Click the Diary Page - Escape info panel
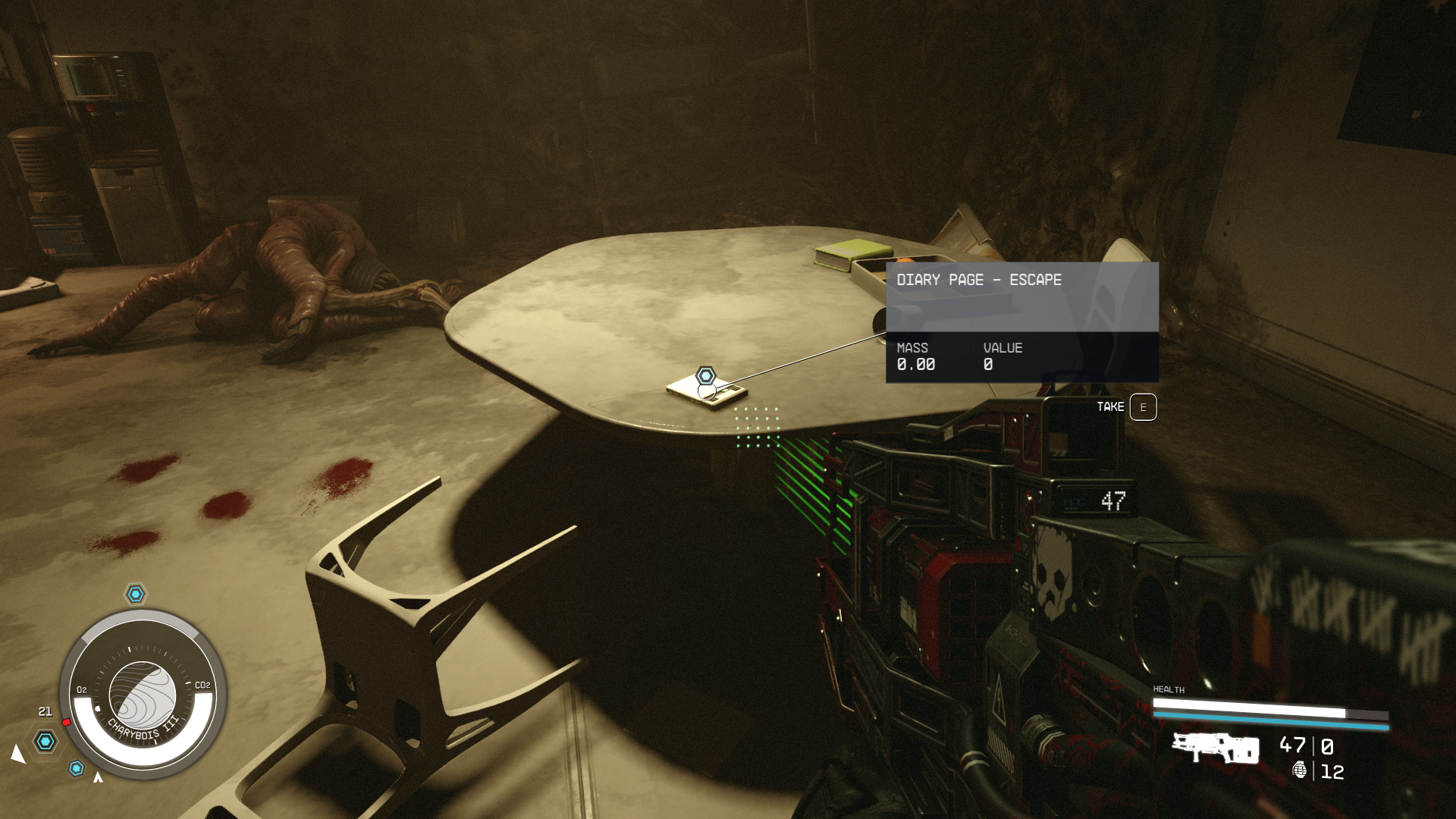This screenshot has width=1456, height=819. pyautogui.click(x=1021, y=322)
